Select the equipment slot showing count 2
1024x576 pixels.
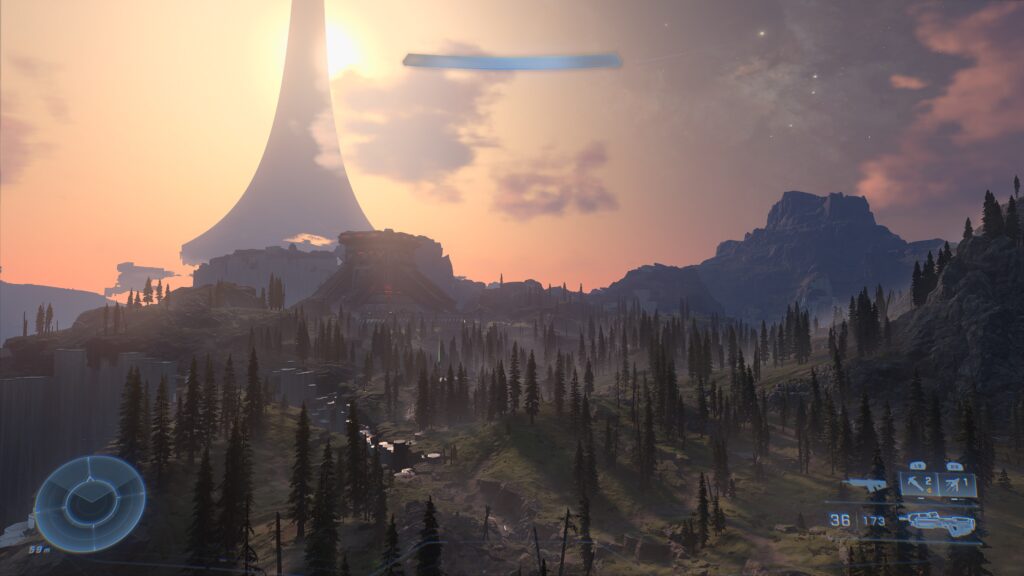[918, 485]
